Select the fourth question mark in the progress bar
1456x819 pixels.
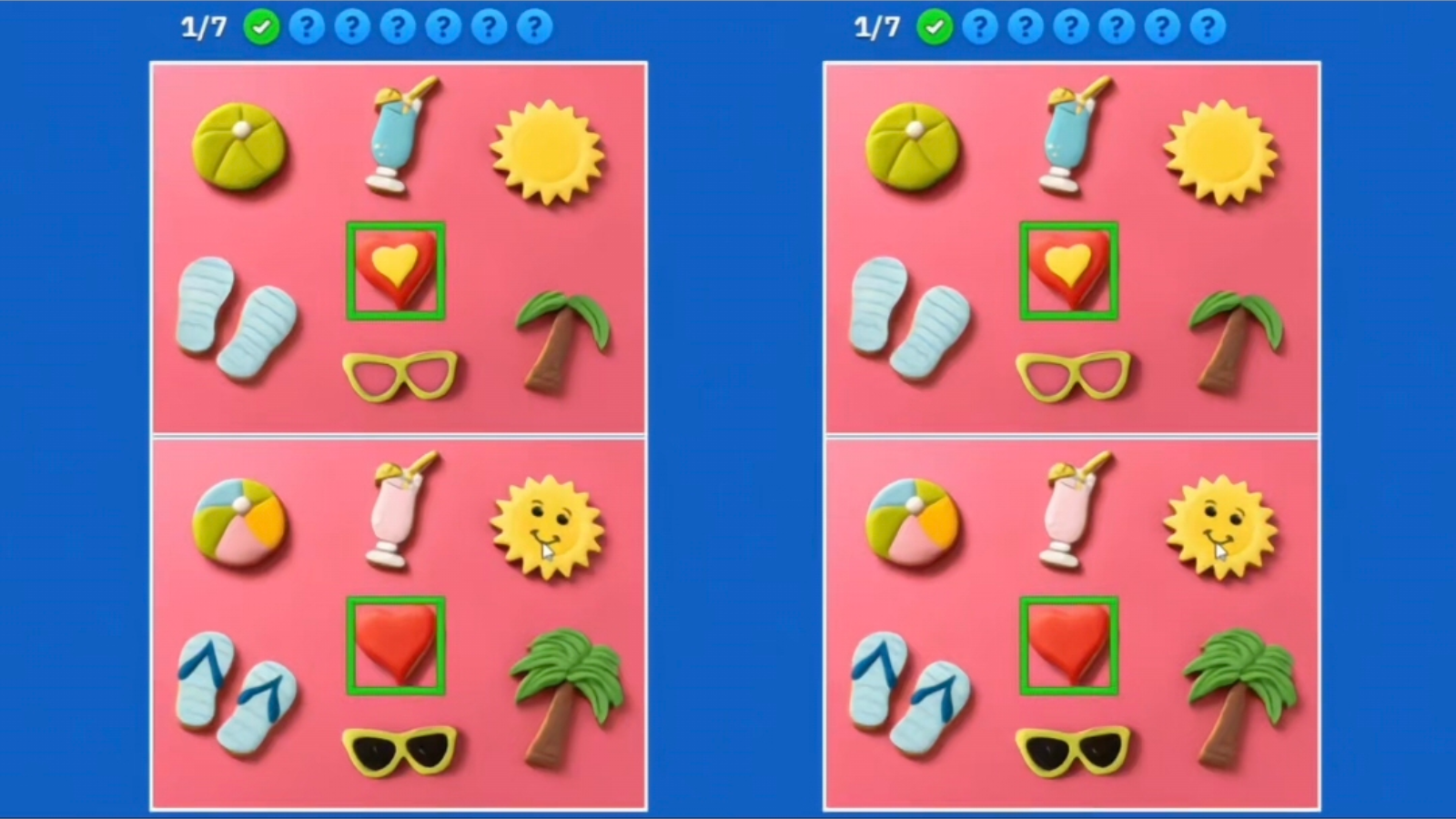(x=444, y=26)
